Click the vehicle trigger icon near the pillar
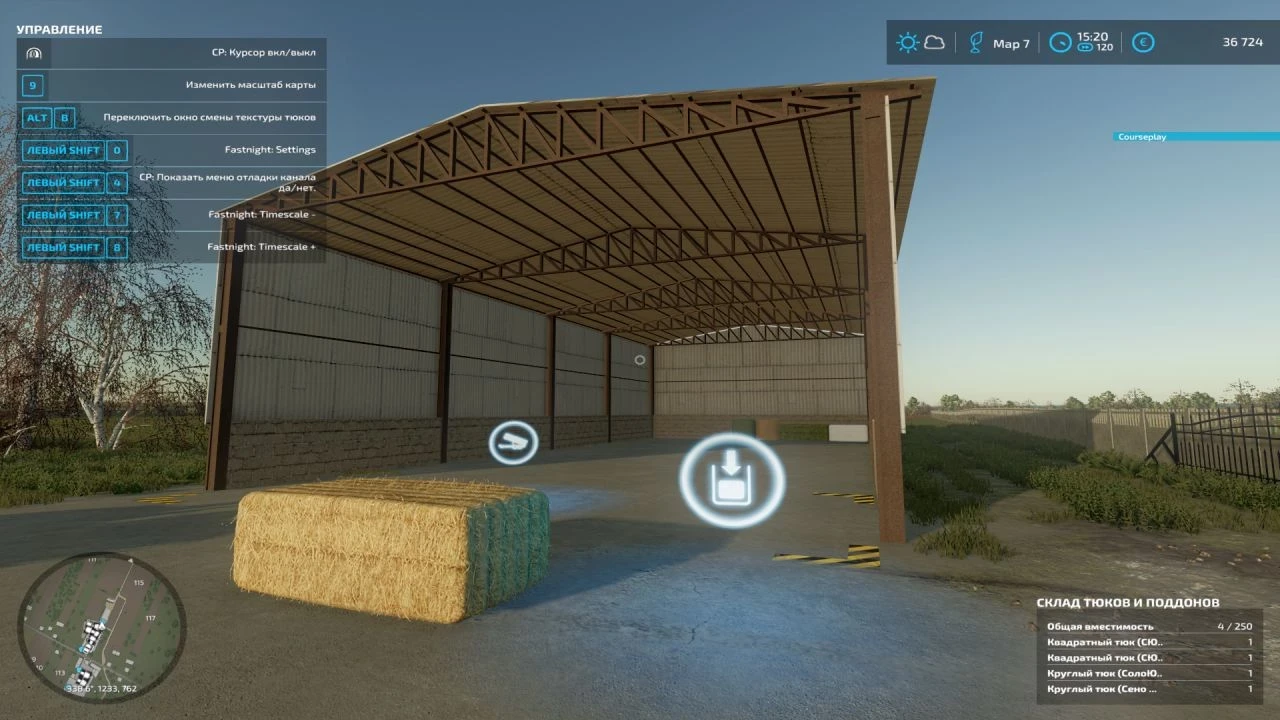This screenshot has height=720, width=1280. tap(513, 441)
